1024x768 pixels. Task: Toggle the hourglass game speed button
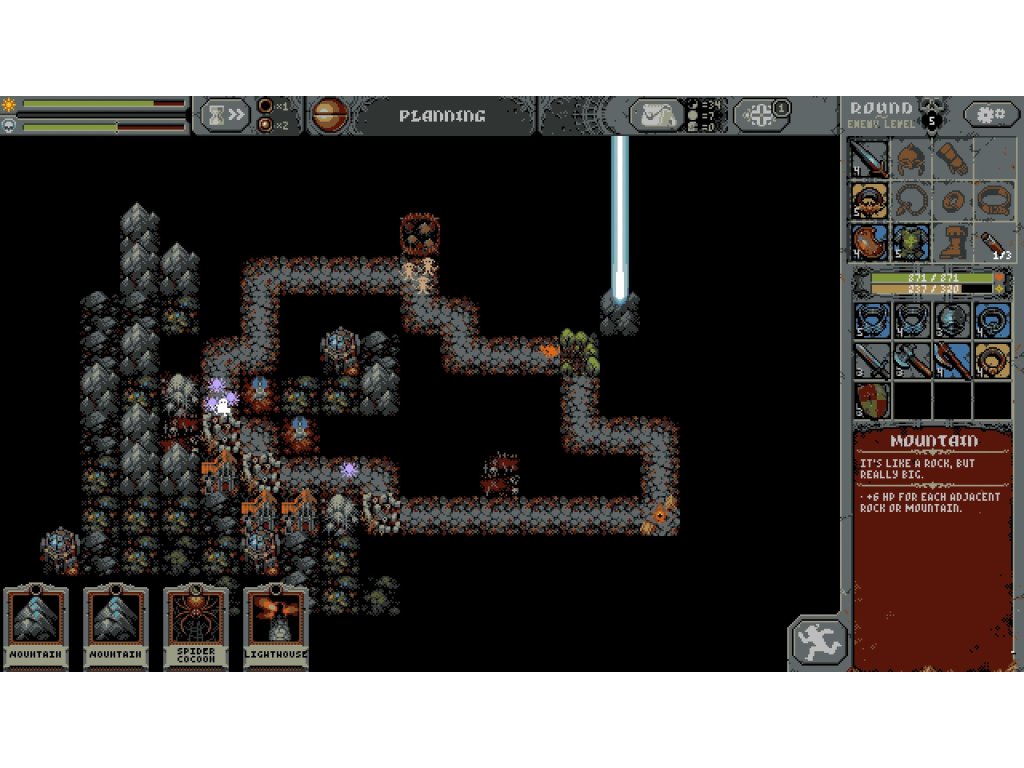point(223,115)
